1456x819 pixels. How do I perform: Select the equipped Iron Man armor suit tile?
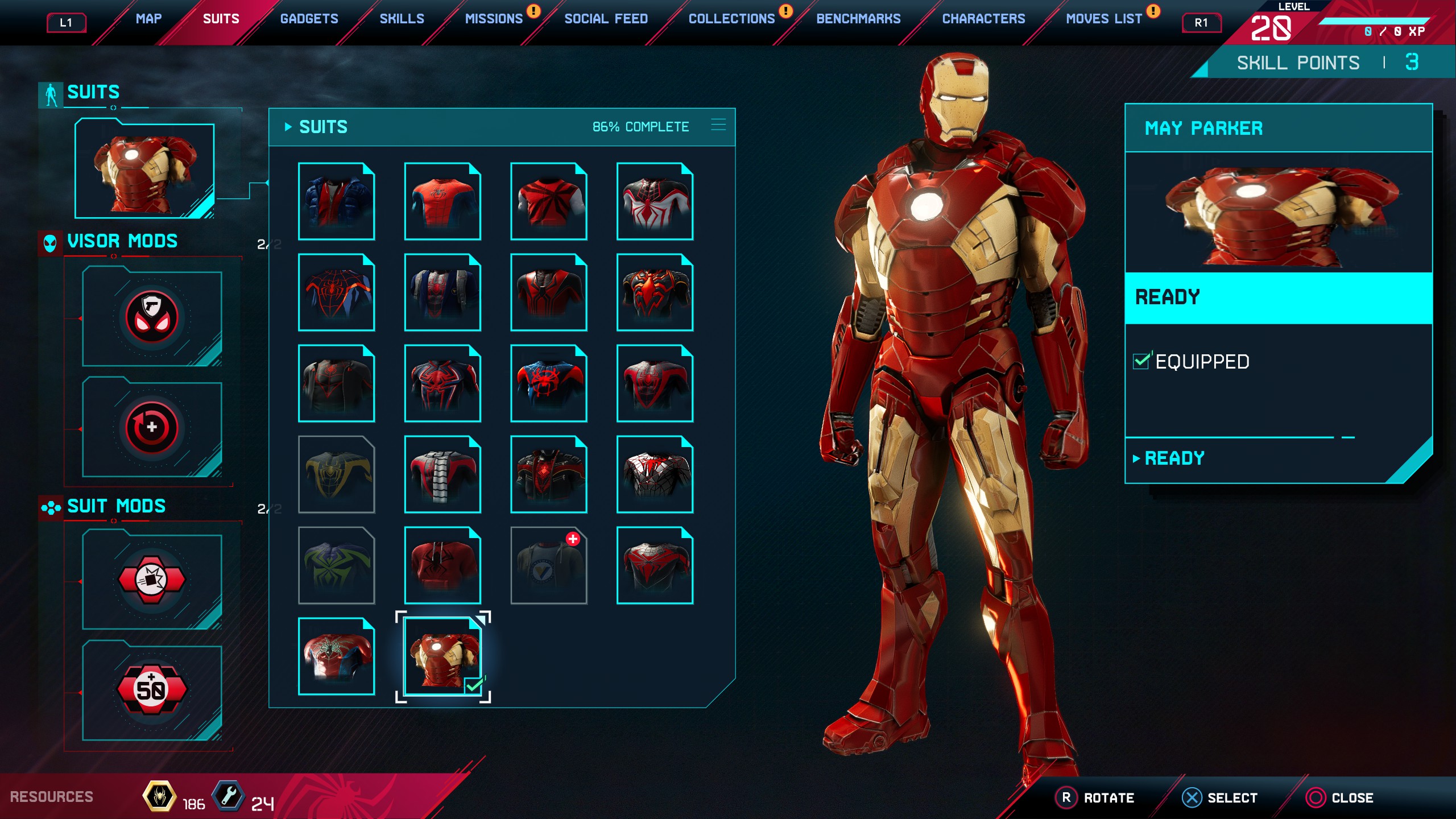pyautogui.click(x=442, y=656)
